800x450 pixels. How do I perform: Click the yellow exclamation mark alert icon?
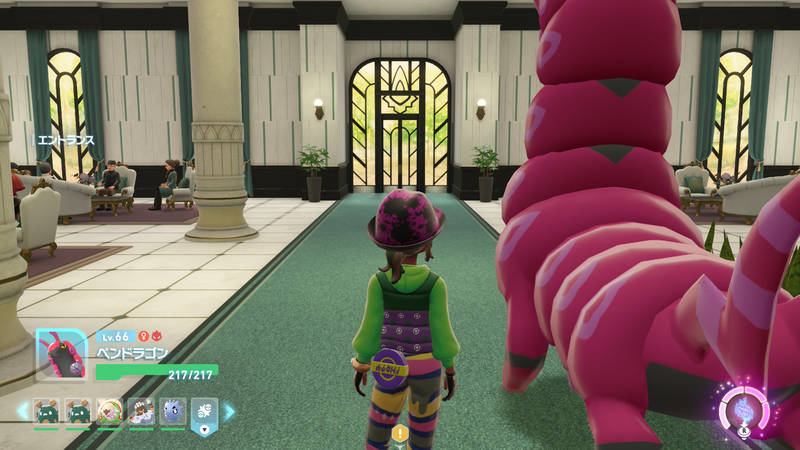400,433
